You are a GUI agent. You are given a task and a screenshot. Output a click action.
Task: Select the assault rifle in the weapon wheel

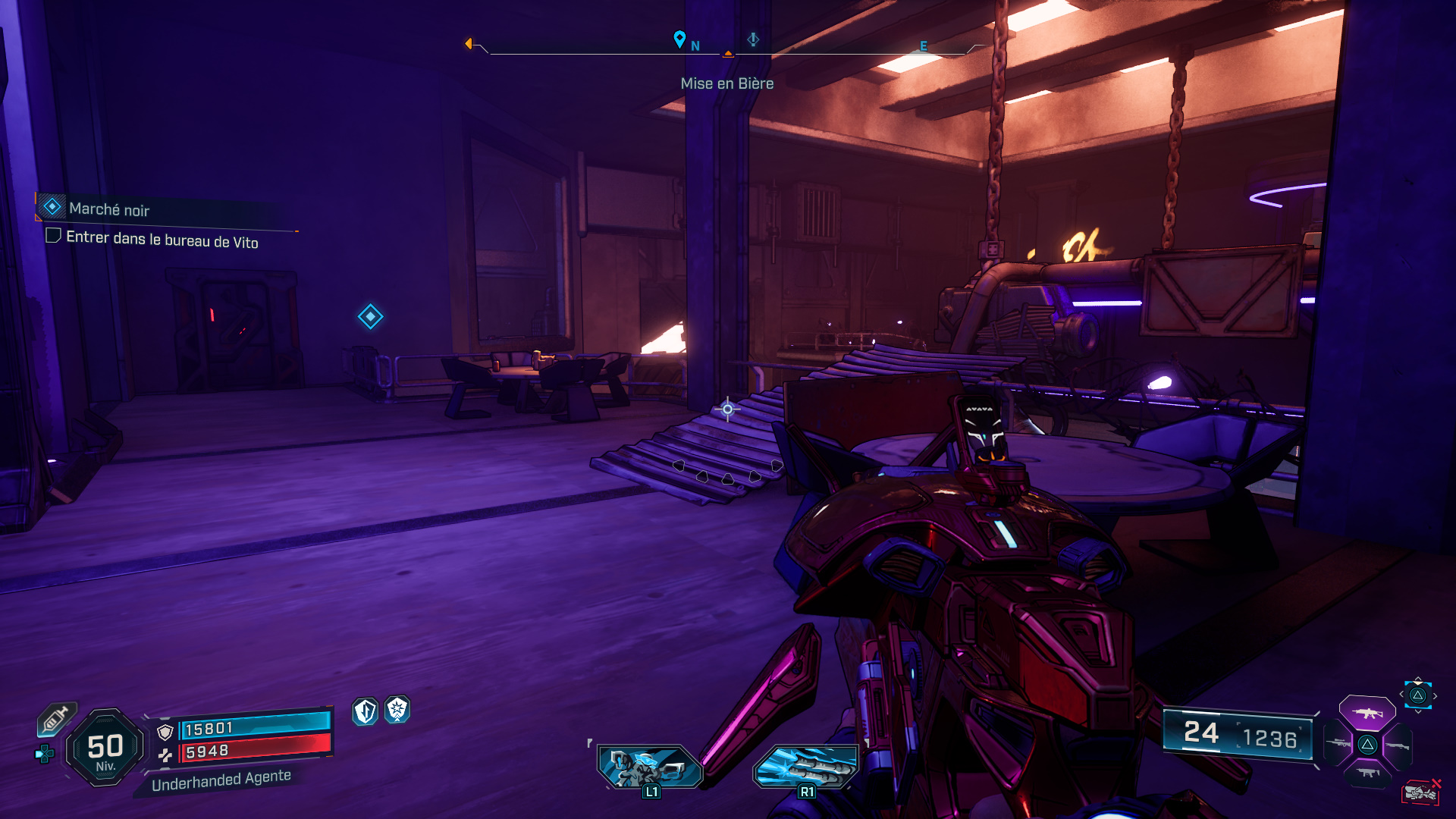coord(1367,714)
